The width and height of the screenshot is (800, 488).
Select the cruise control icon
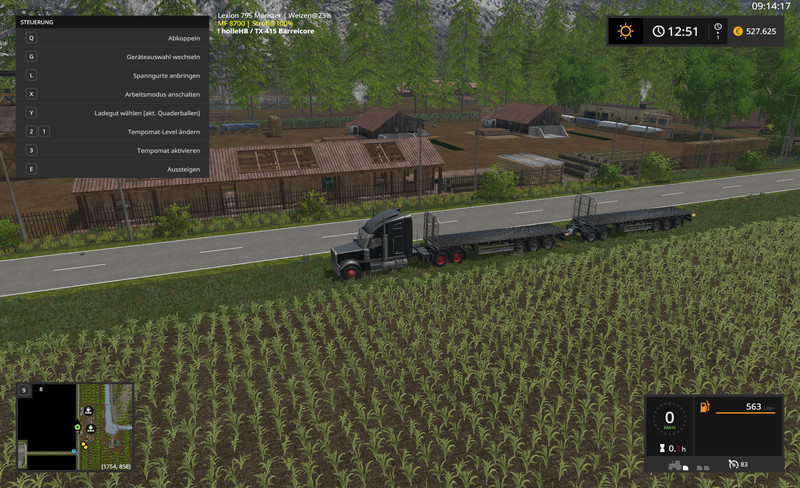(733, 464)
